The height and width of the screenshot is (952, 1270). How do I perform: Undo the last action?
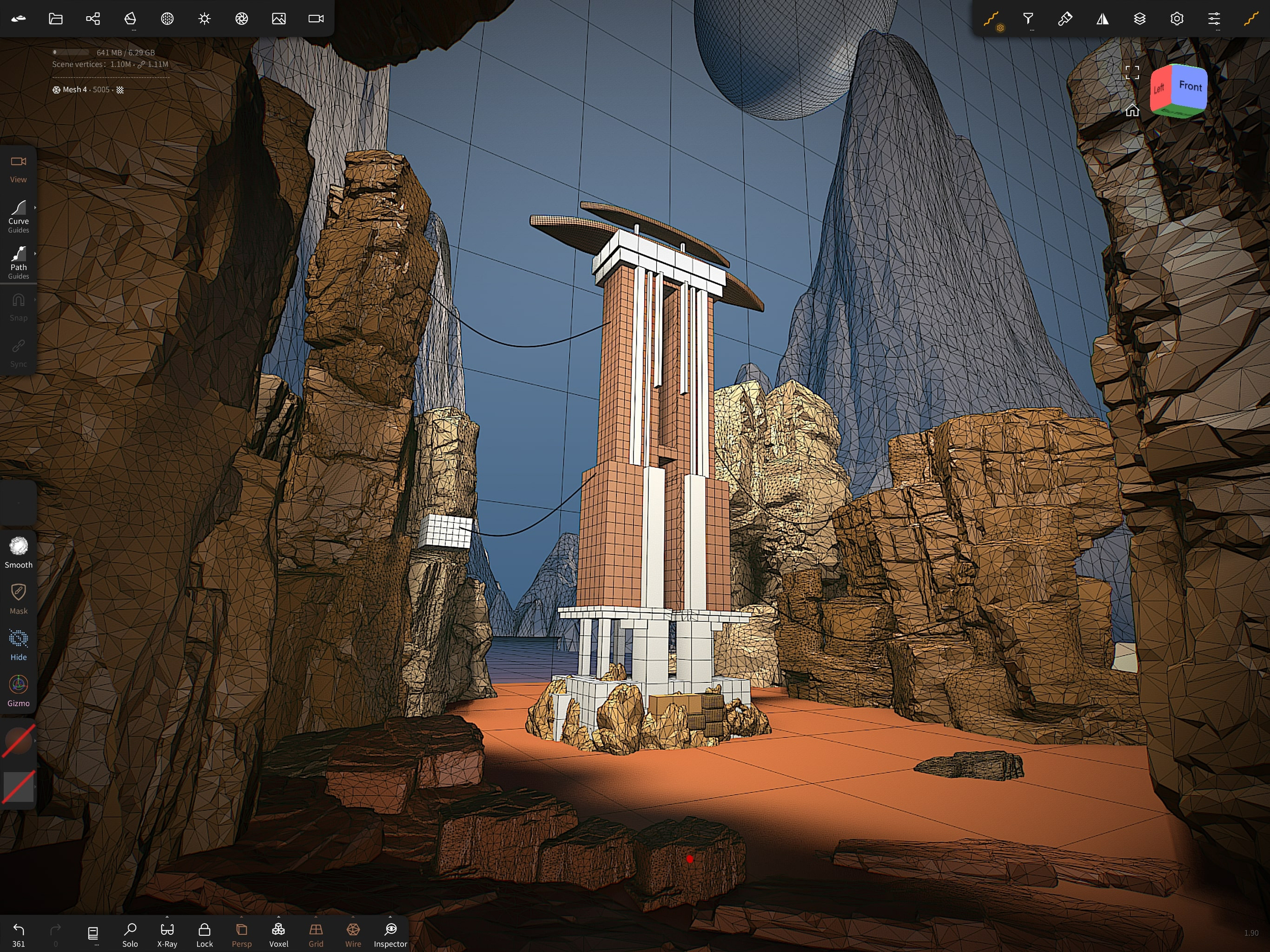(x=18, y=934)
